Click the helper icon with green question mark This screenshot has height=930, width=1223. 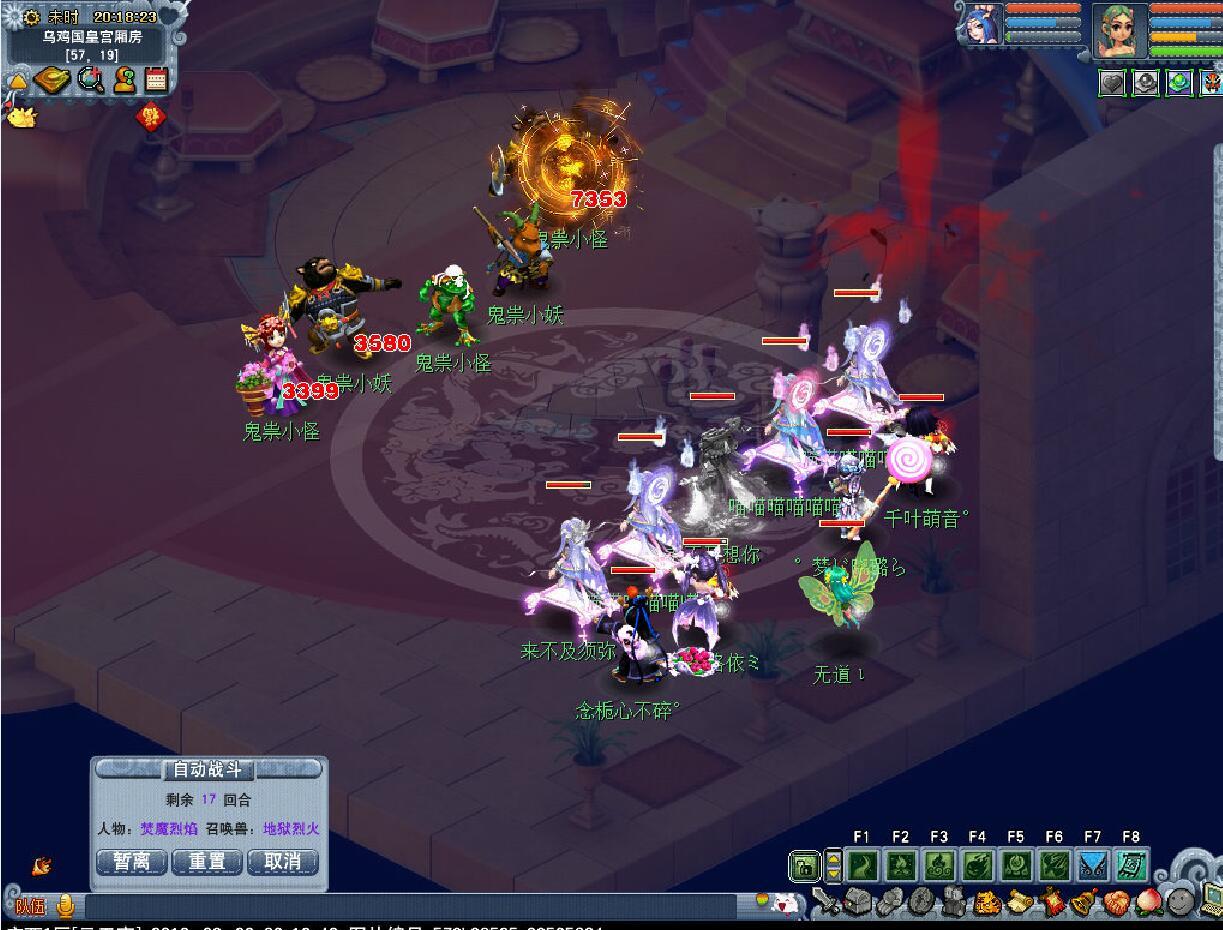[124, 80]
